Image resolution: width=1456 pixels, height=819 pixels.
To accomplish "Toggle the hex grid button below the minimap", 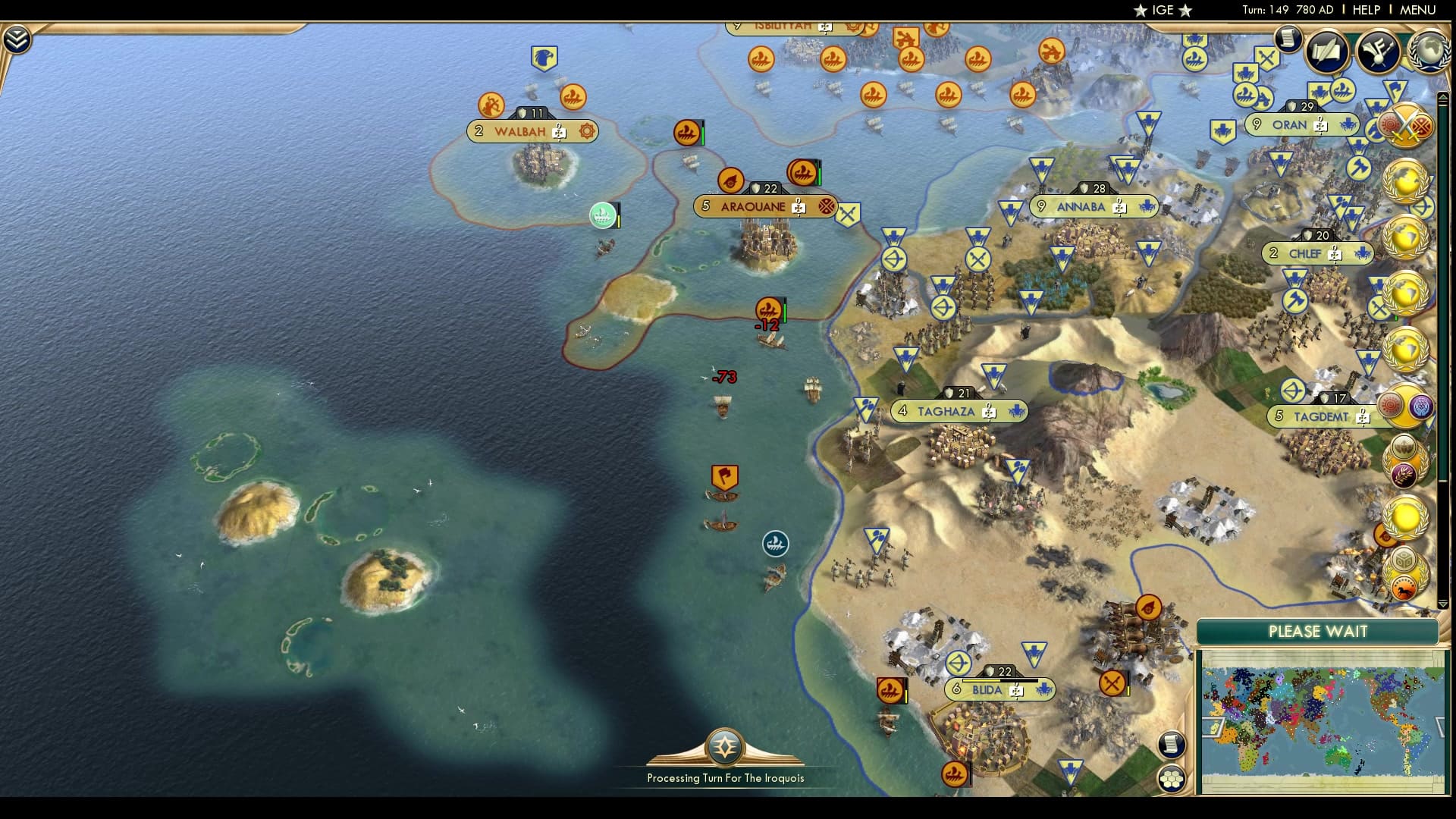I will (1172, 776).
